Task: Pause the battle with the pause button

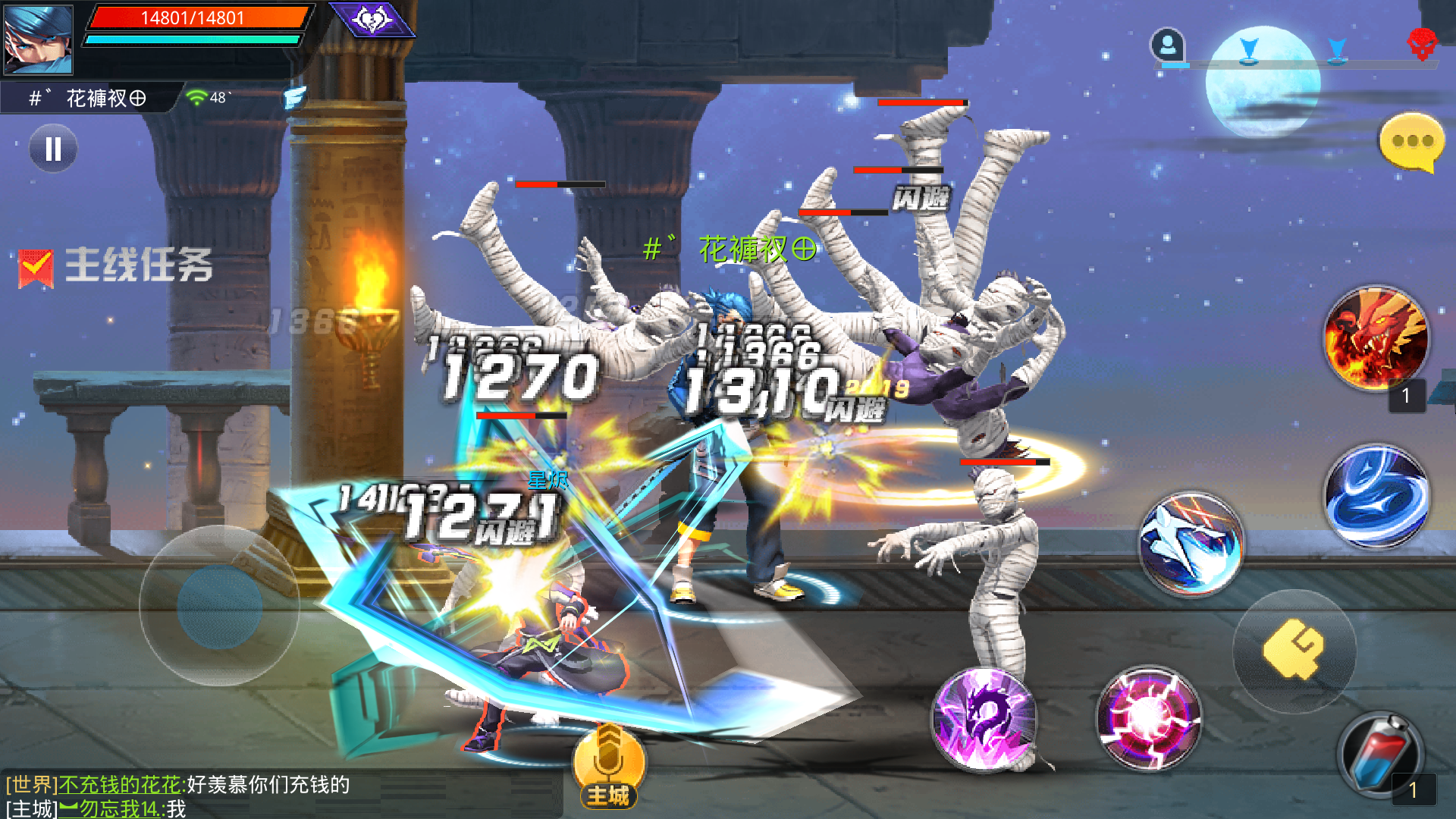Action: 53,149
